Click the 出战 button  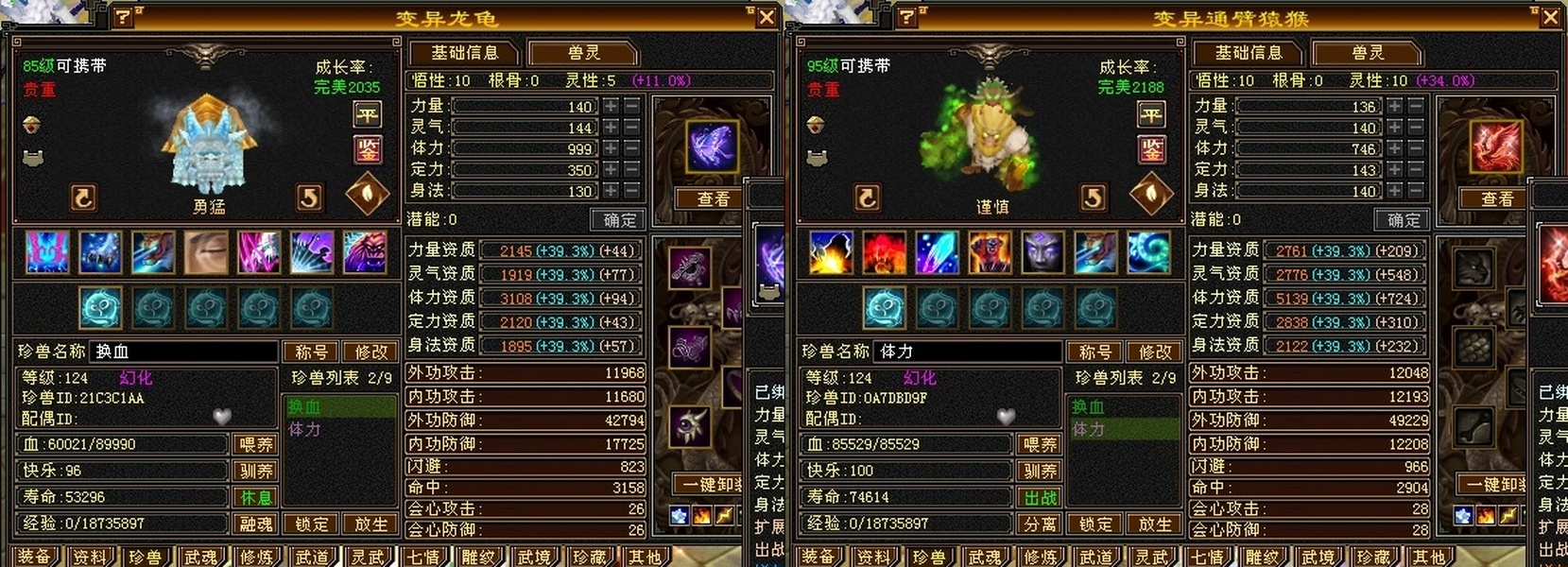(1040, 497)
